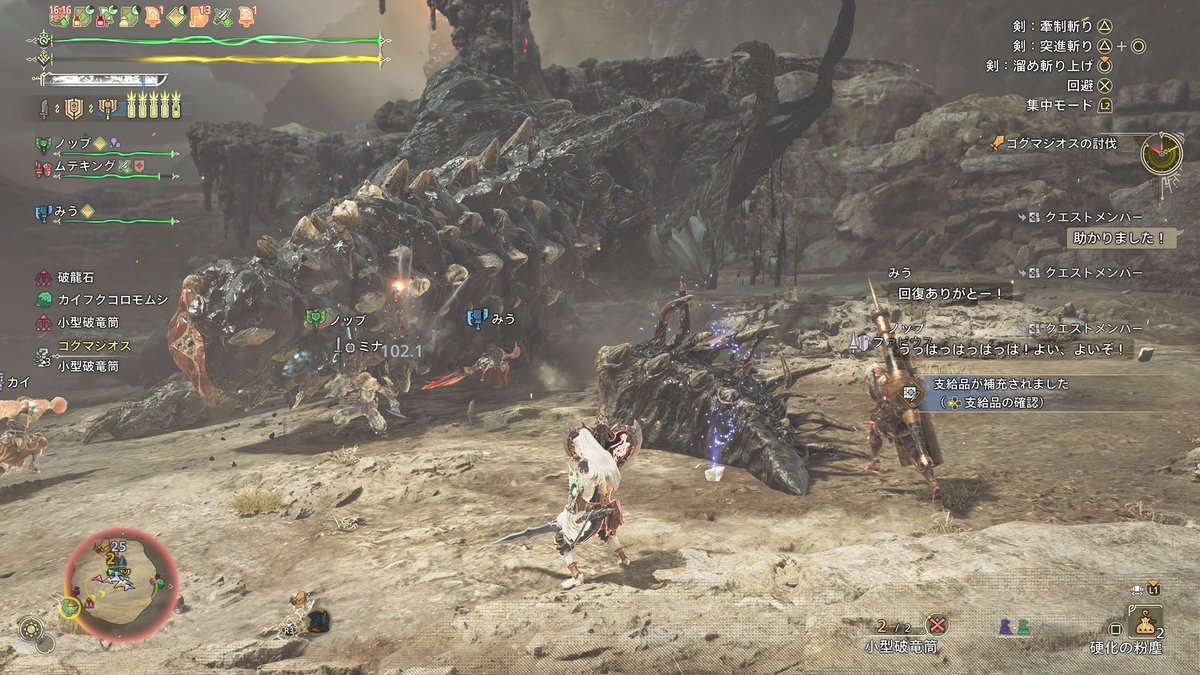Click the sword mode icon beside the phials
Viewport: 1200px width, 675px height.
44,107
